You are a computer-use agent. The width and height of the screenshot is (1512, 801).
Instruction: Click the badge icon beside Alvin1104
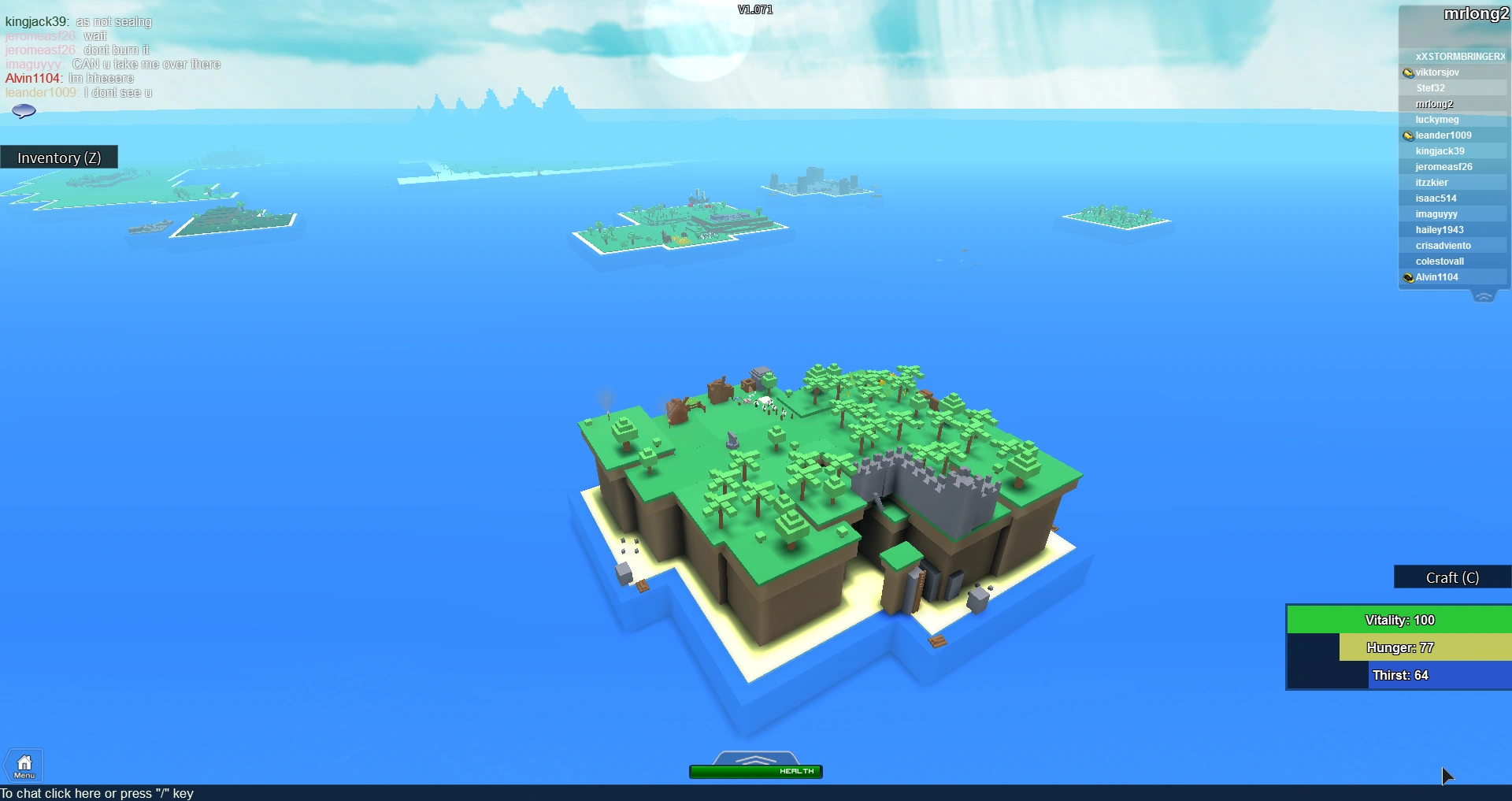(x=1408, y=276)
